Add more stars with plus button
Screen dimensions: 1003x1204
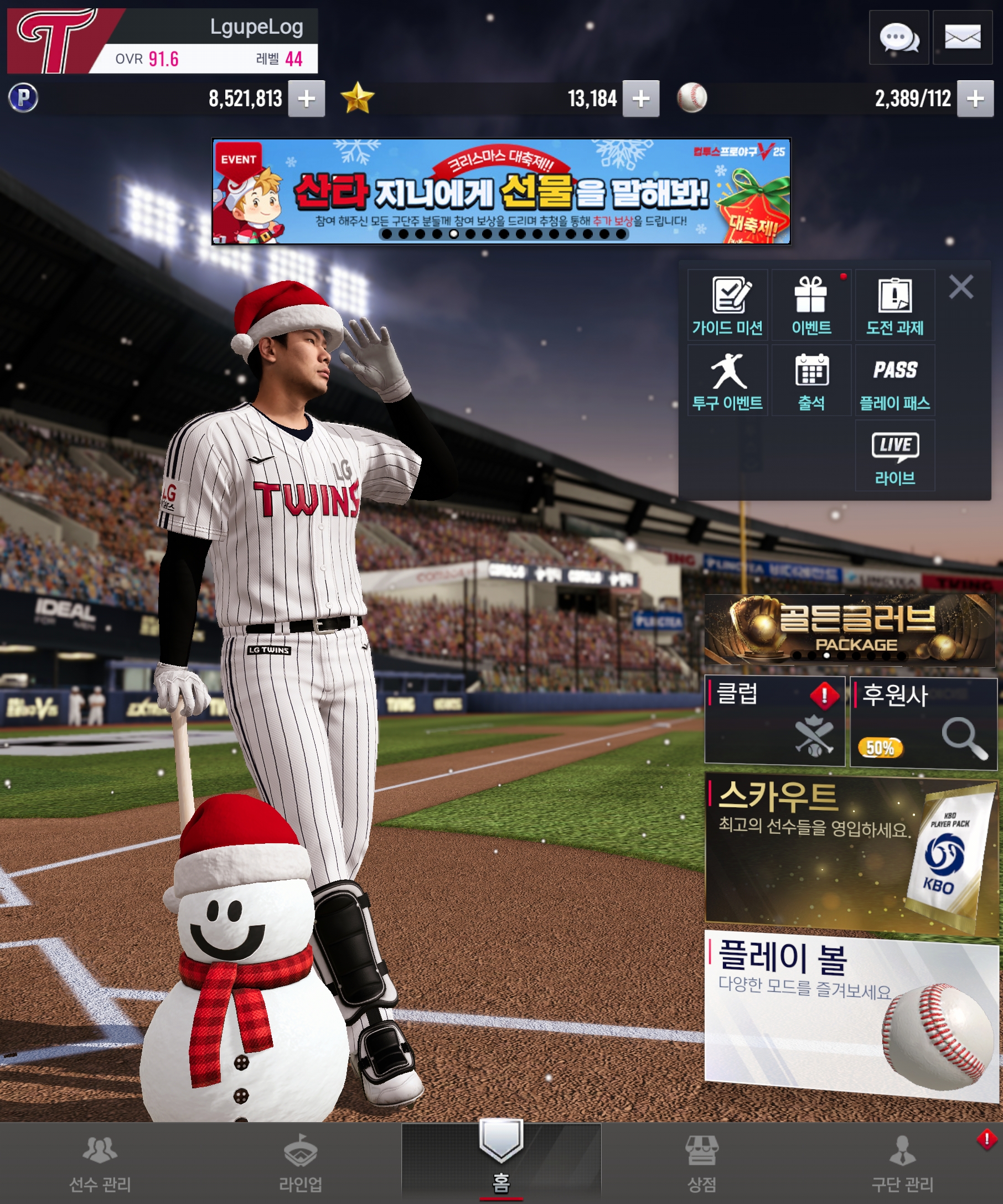coord(640,98)
